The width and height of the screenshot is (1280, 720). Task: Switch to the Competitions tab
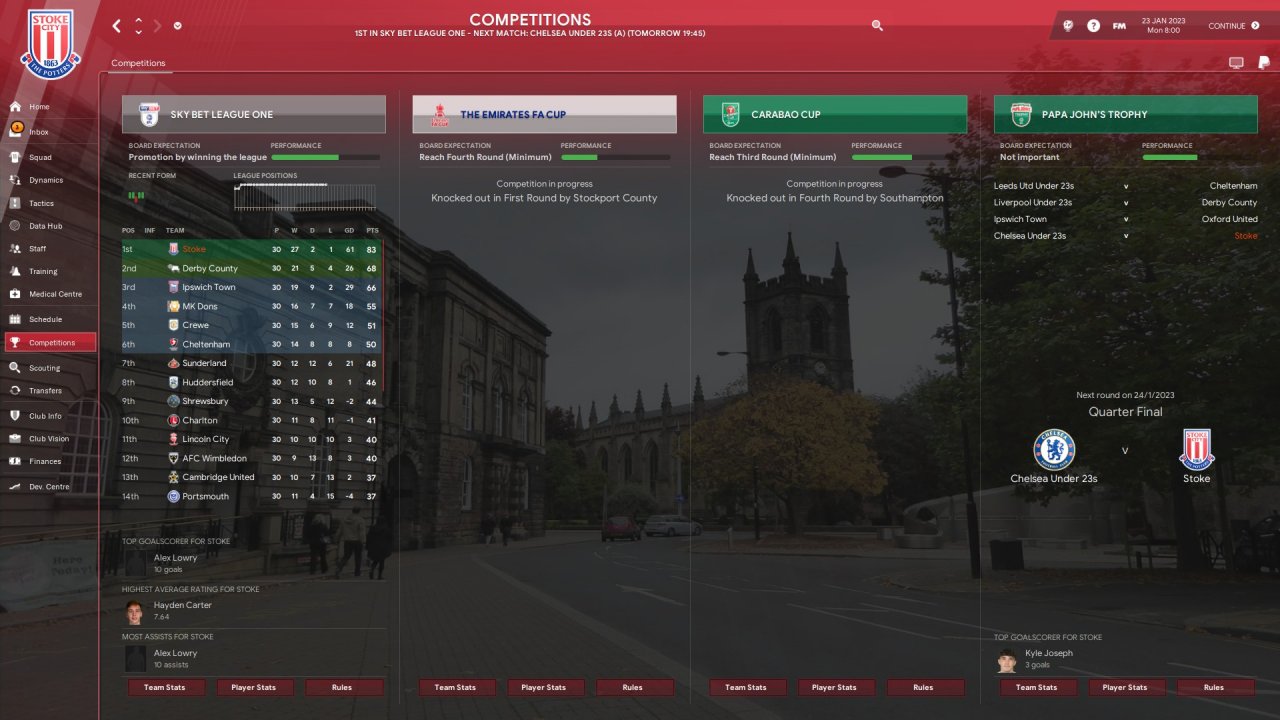pos(138,63)
